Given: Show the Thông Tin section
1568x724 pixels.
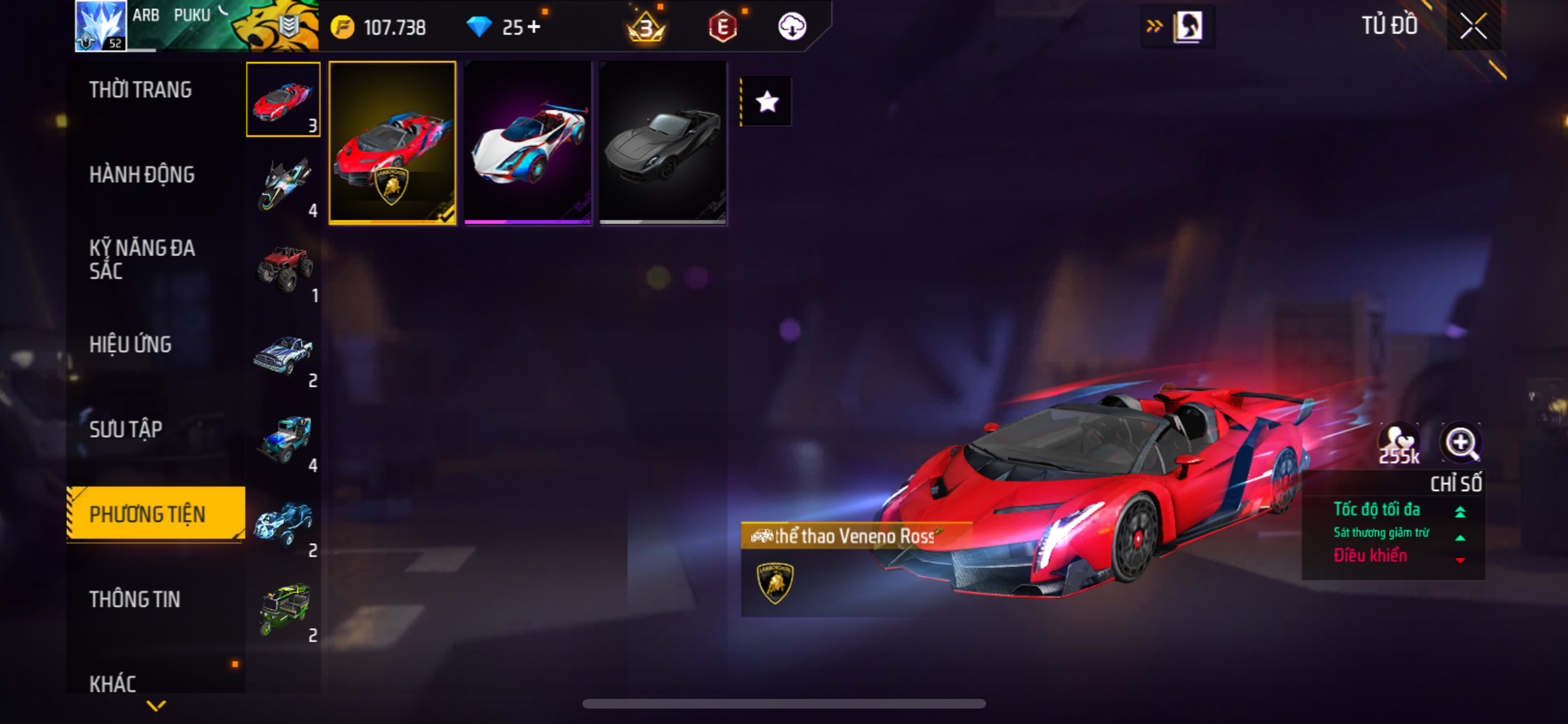Looking at the screenshot, I should tap(135, 599).
